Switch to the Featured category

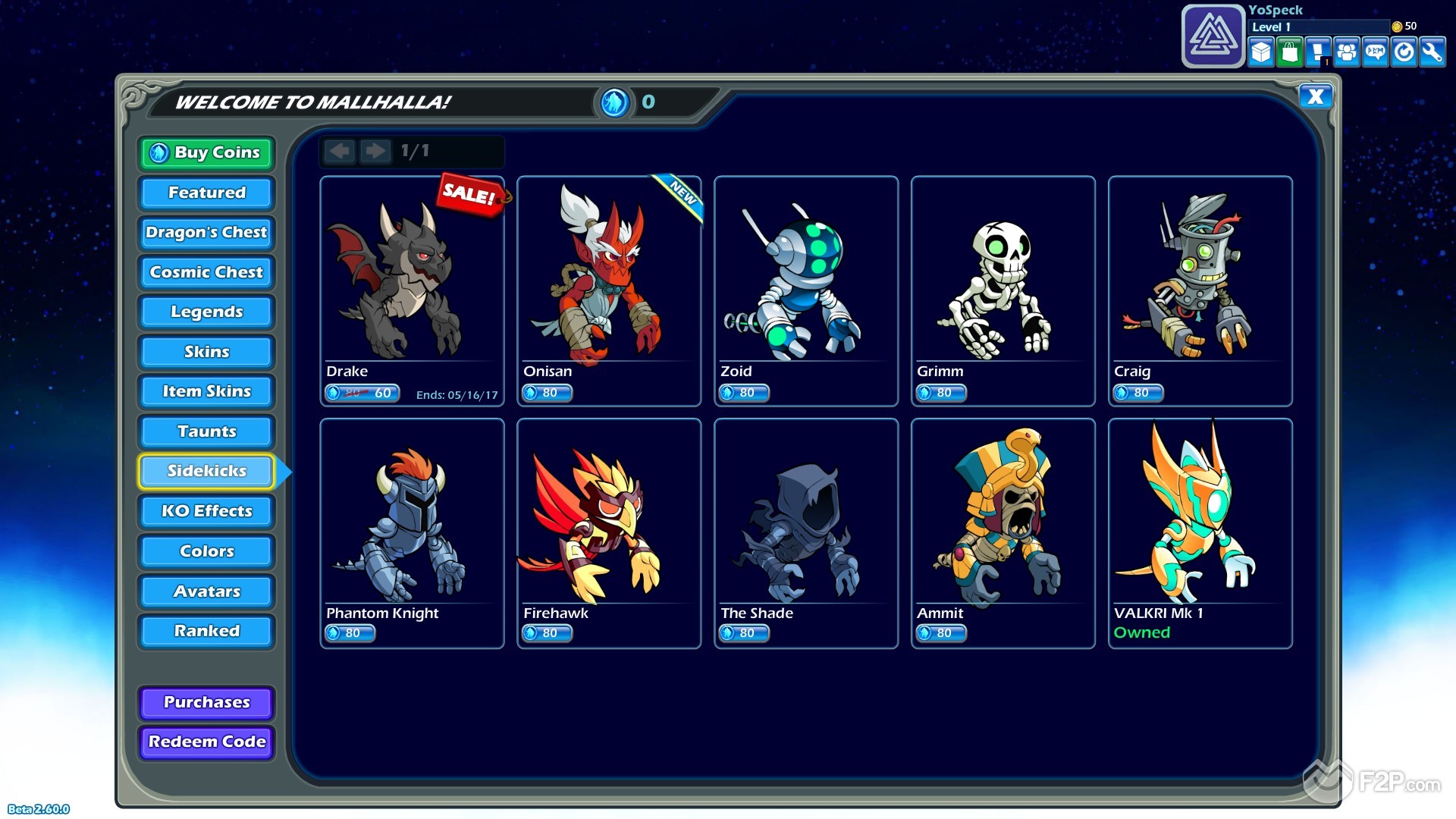tap(206, 193)
